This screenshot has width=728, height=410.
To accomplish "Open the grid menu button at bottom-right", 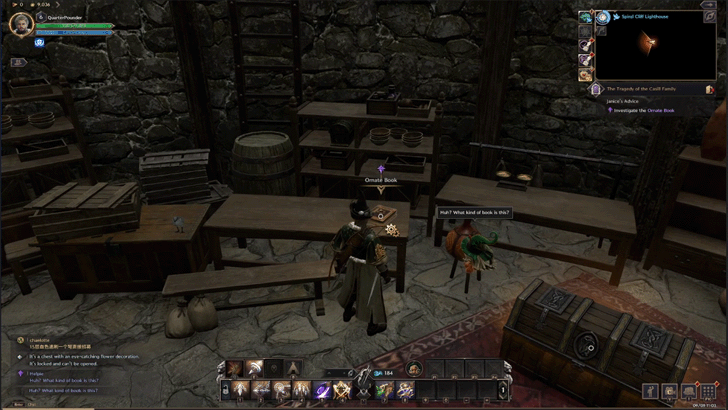I will (x=708, y=391).
